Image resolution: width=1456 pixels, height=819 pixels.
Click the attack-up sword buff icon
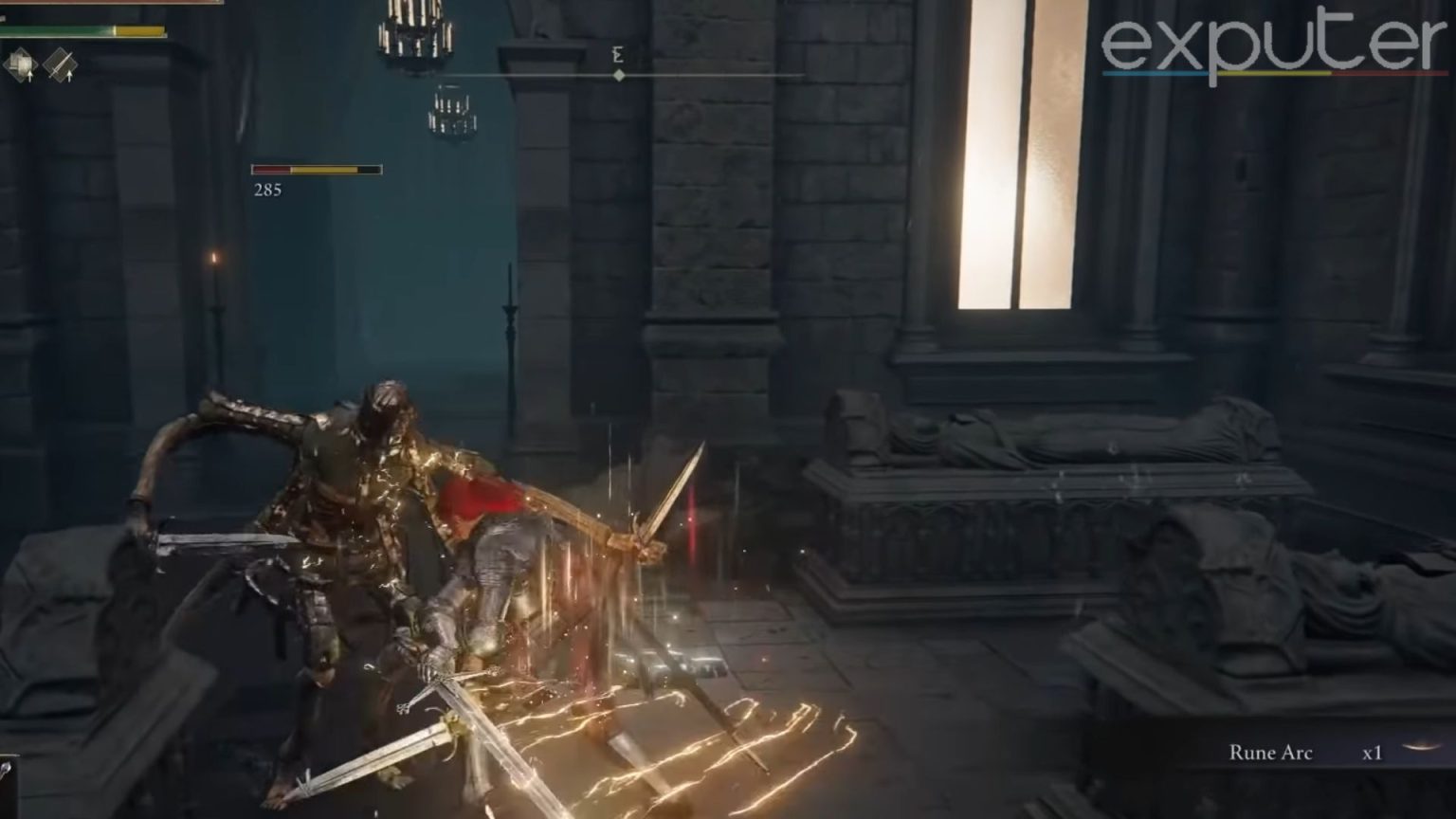click(x=60, y=64)
